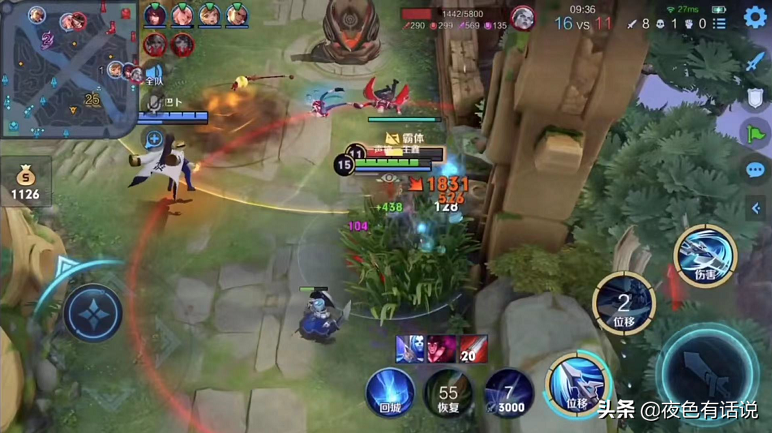Open the settings gear menu
The width and height of the screenshot is (772, 433).
[755, 17]
